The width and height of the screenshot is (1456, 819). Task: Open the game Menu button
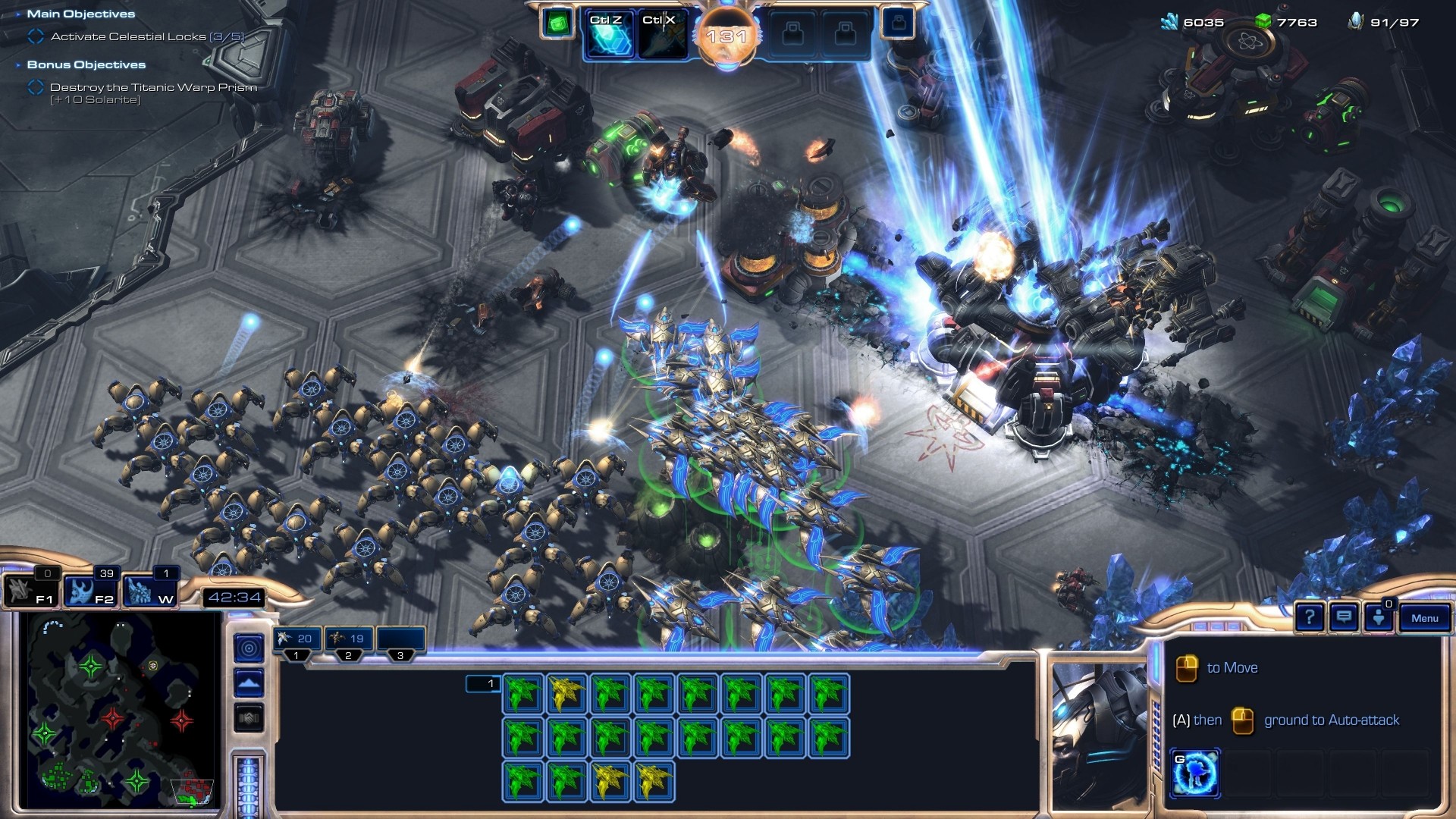click(1424, 618)
